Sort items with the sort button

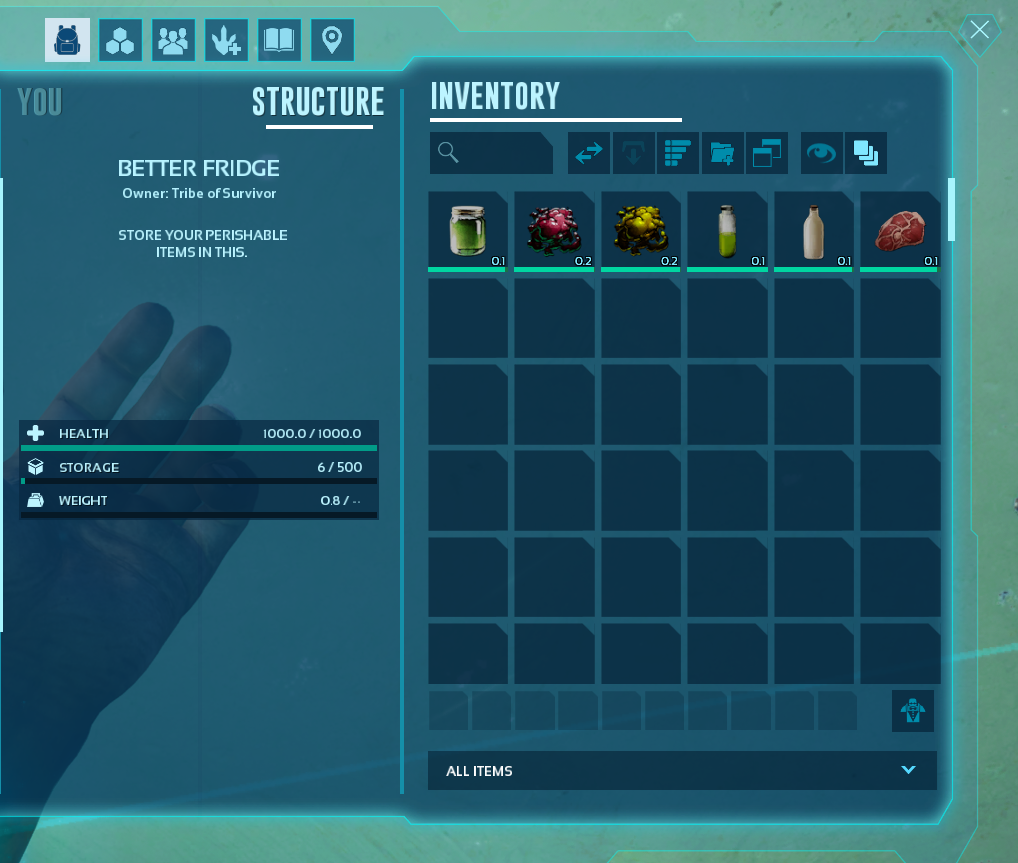(677, 153)
